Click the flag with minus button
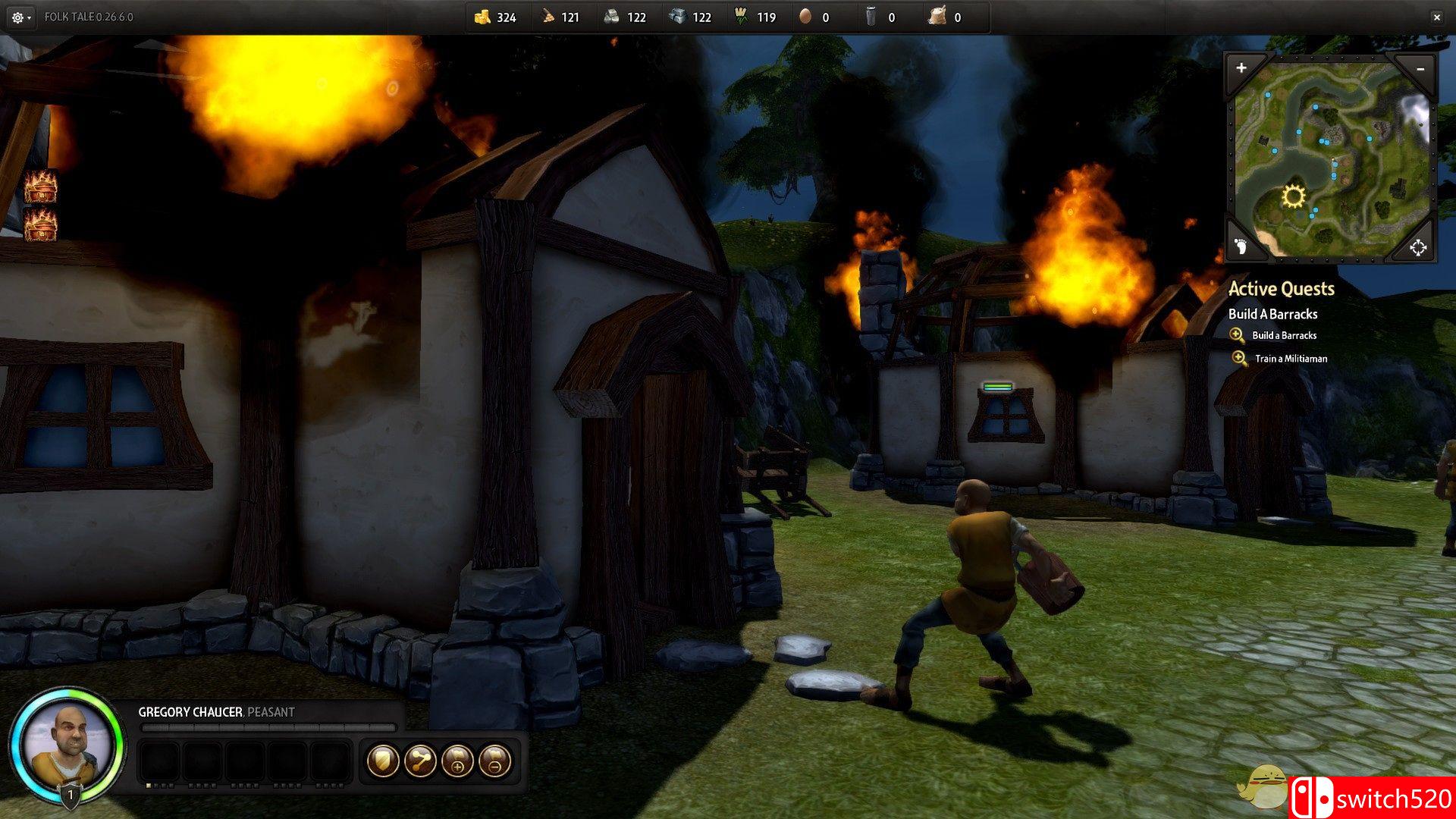 pyautogui.click(x=494, y=761)
